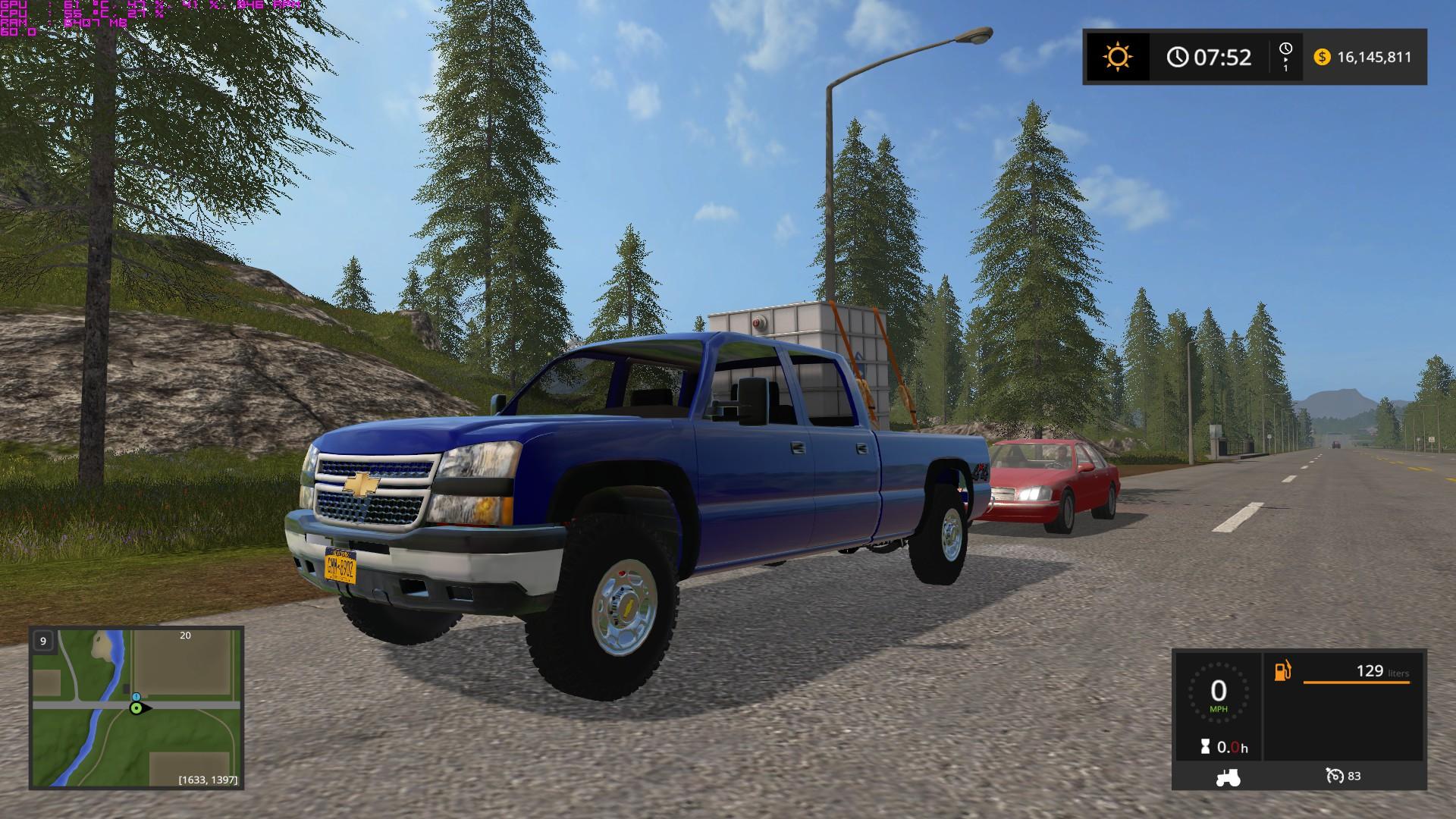Select field 20 on the minimap
Viewport: 1456px width, 819px height.
(x=185, y=635)
